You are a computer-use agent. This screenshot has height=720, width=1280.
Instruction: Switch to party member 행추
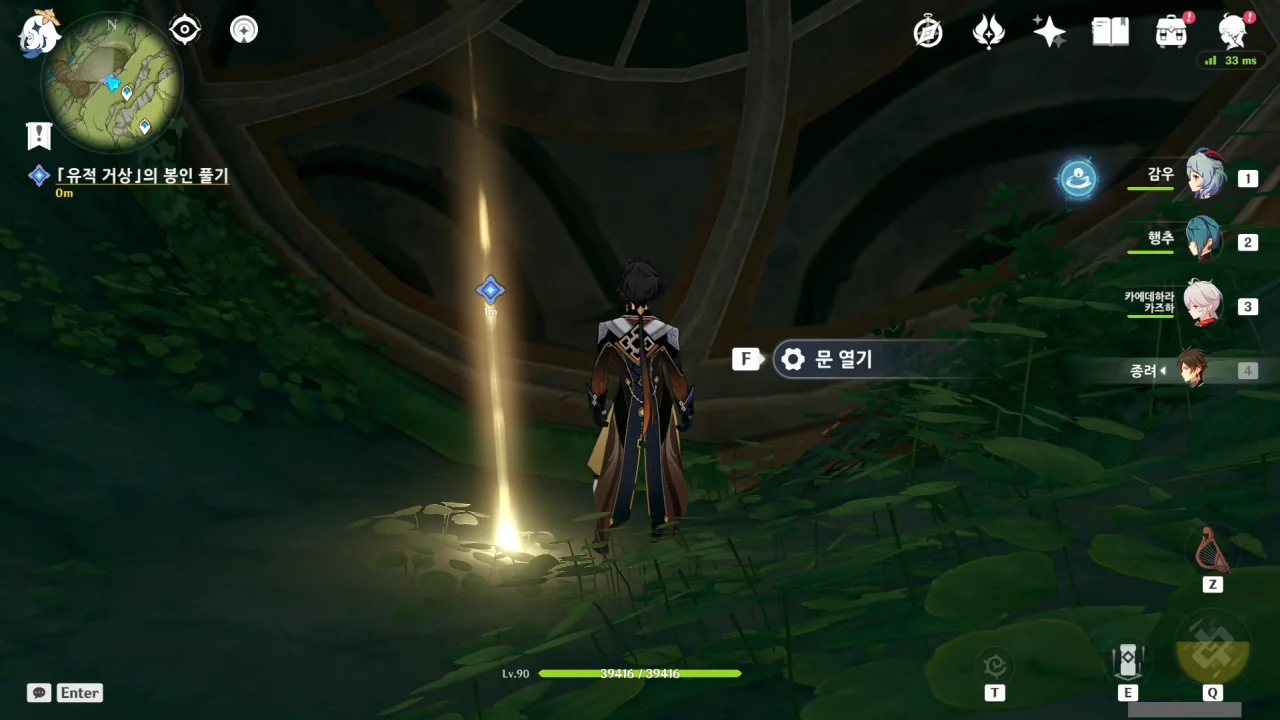1204,240
